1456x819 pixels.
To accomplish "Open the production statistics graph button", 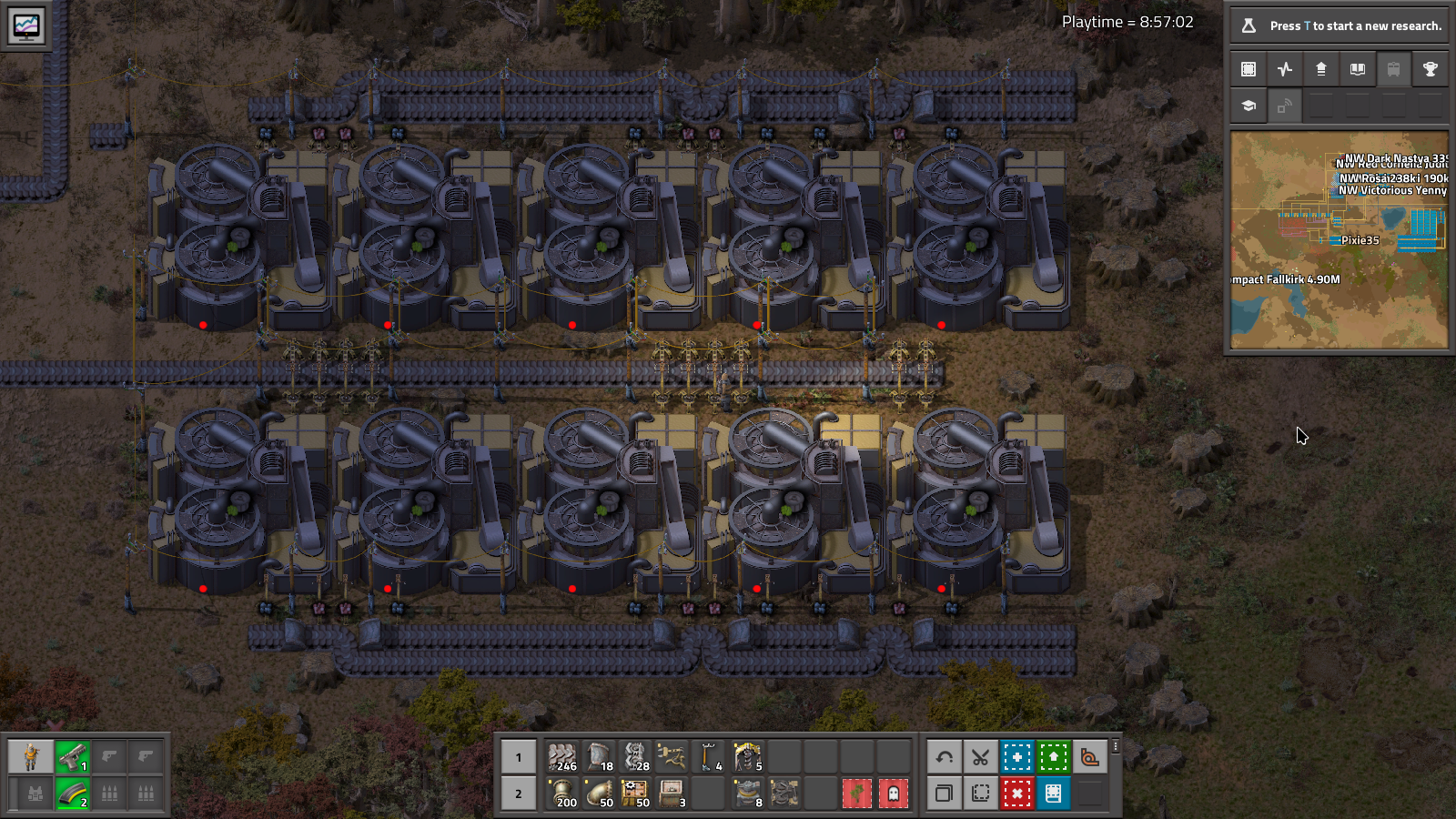I will coord(1285,69).
